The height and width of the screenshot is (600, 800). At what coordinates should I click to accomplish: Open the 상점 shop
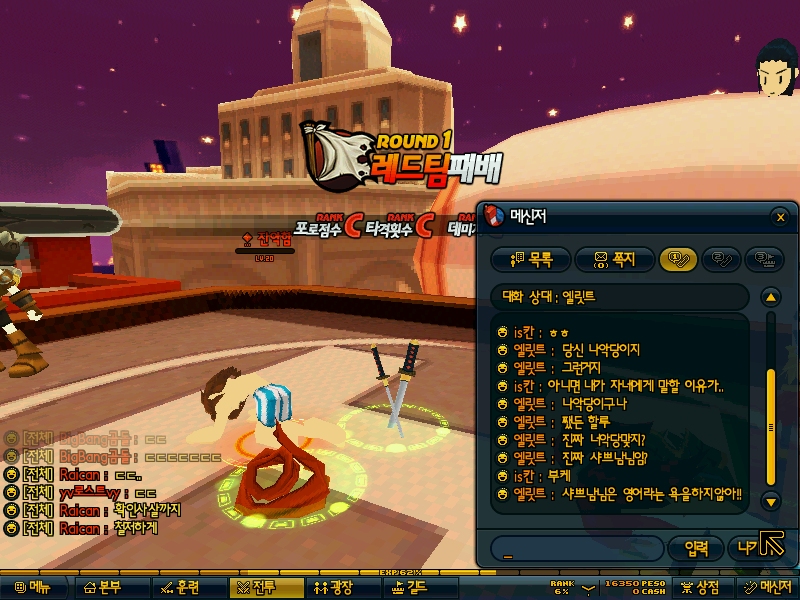pos(701,588)
